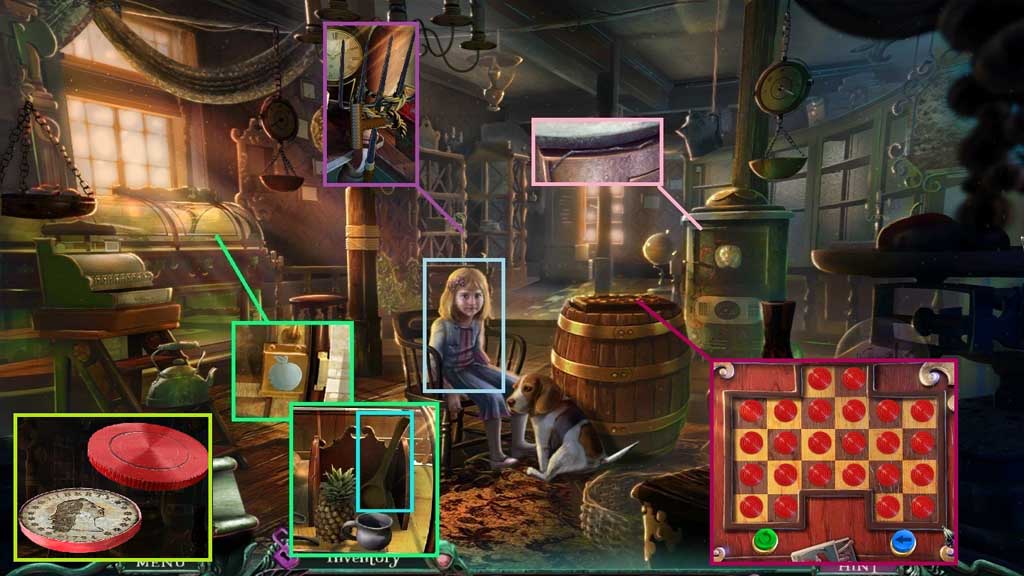This screenshot has width=1024, height=576.
Task: Open the MENU button
Action: [x=160, y=563]
